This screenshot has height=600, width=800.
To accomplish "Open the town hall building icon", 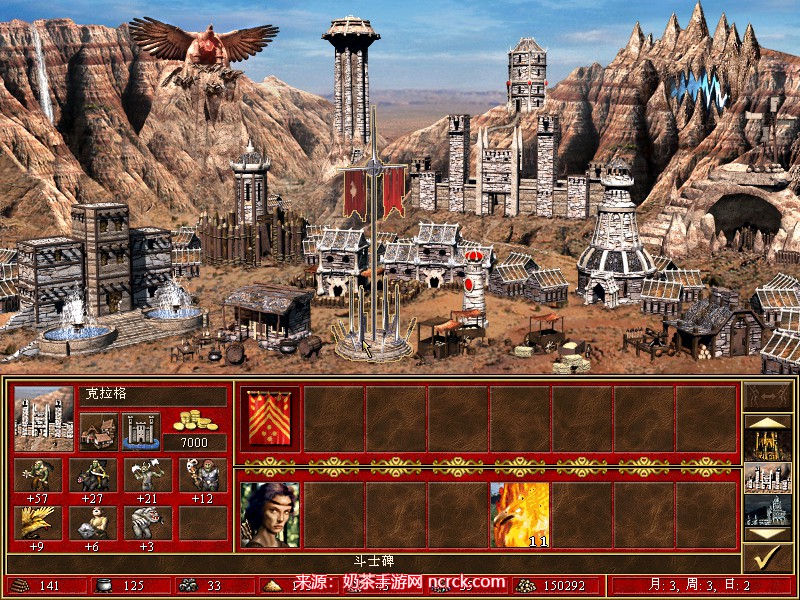I will point(98,433).
